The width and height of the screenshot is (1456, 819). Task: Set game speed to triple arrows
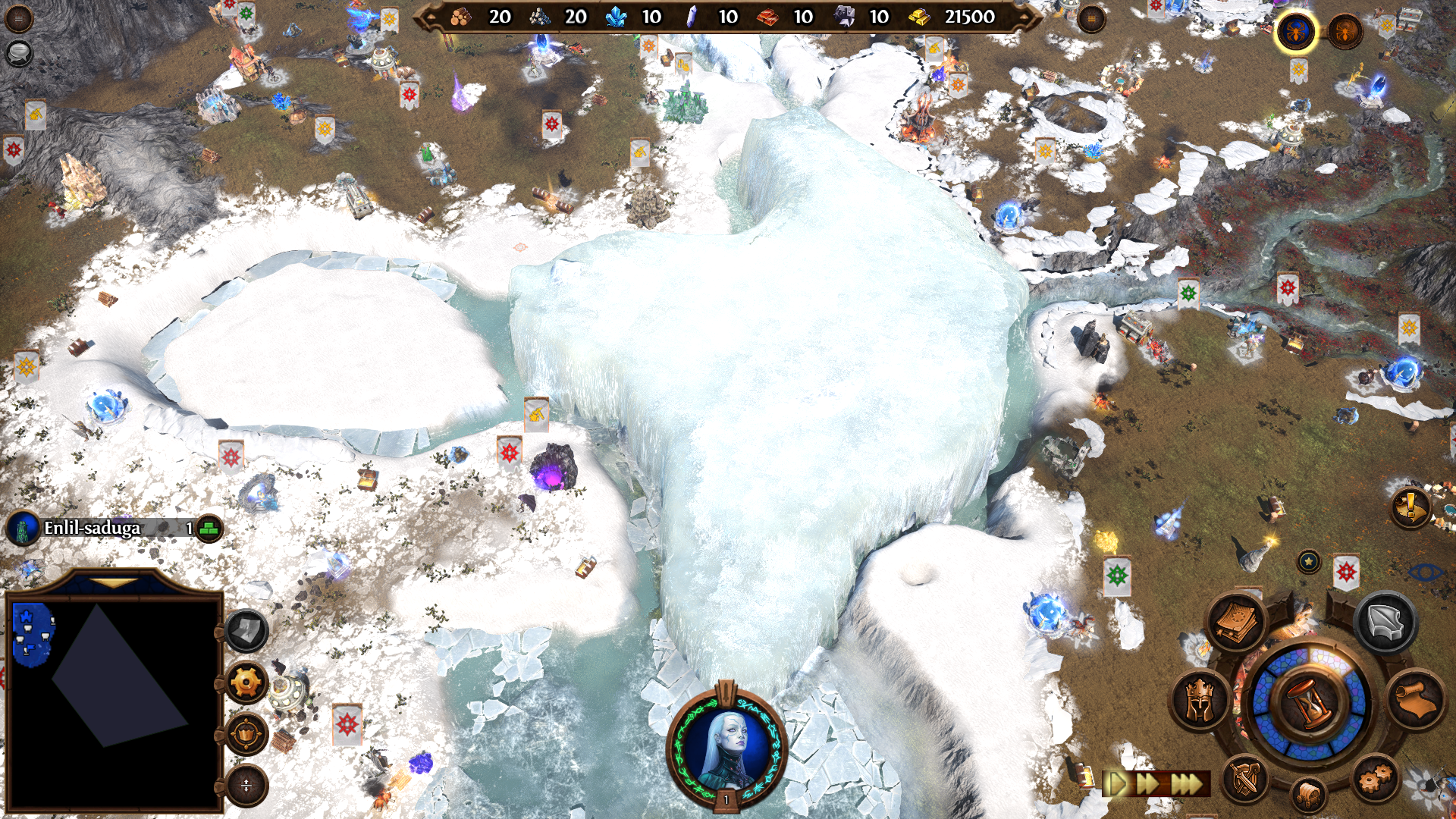coord(1188,783)
